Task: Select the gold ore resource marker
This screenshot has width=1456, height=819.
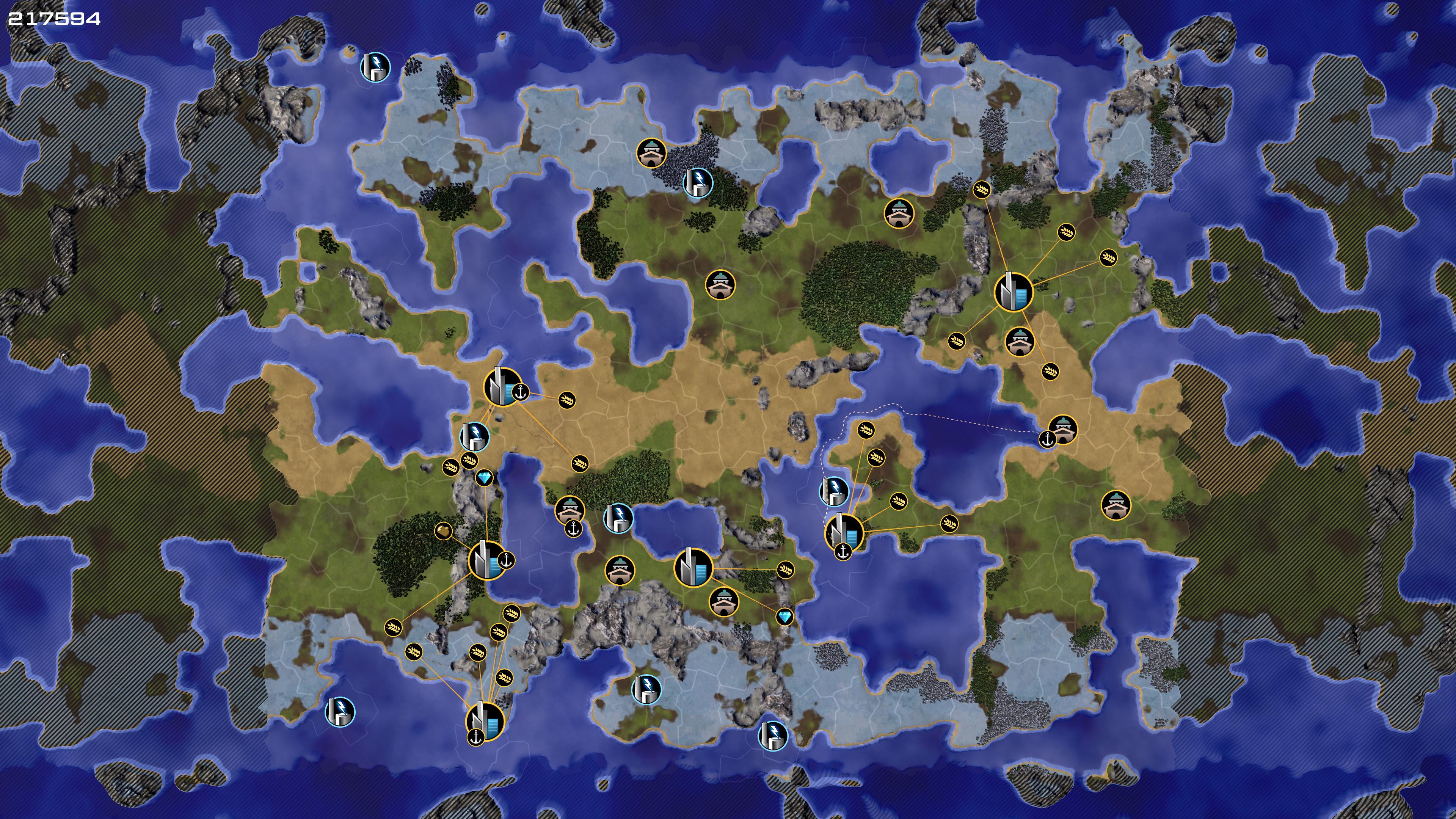Action: click(x=444, y=531)
